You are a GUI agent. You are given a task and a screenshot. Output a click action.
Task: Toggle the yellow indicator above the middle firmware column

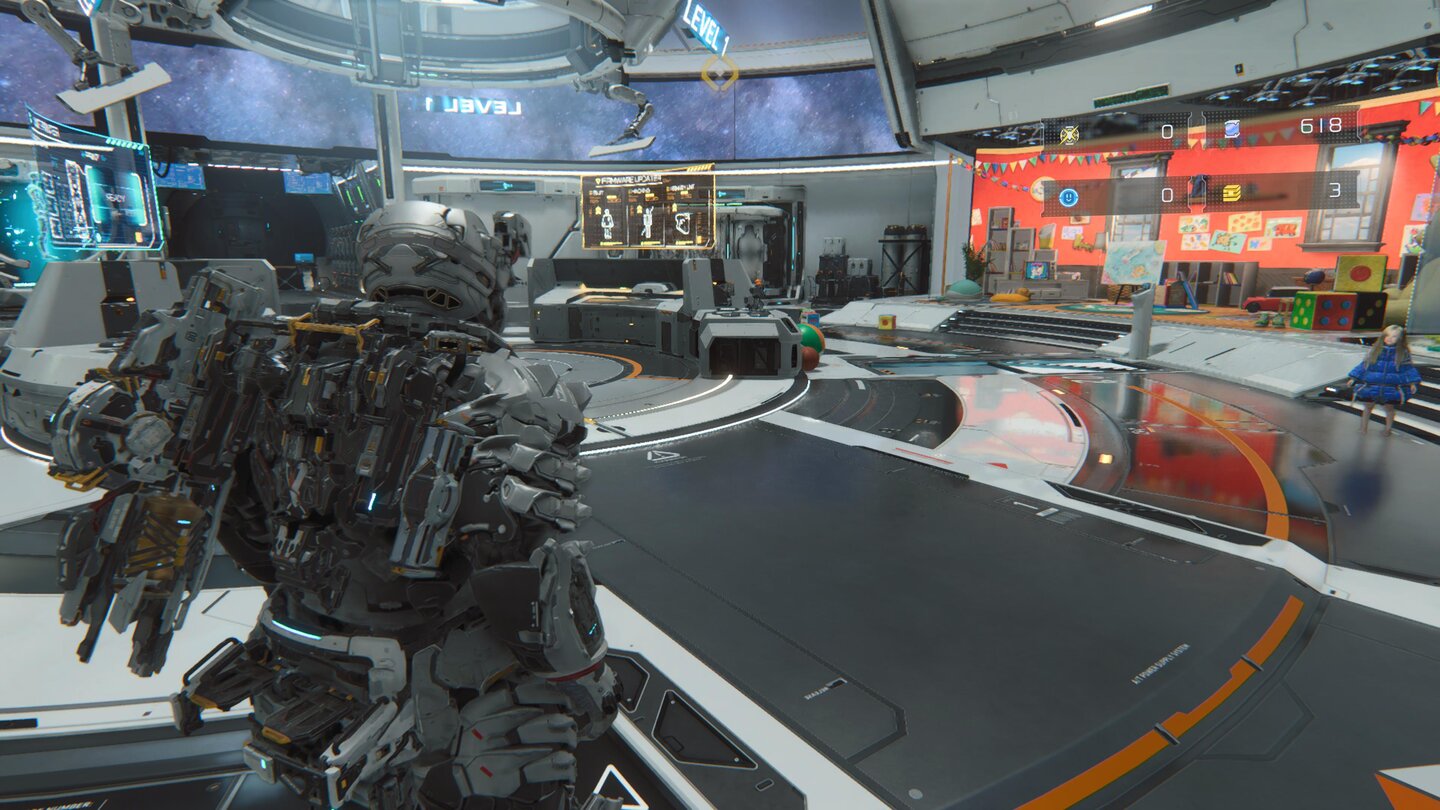638,207
